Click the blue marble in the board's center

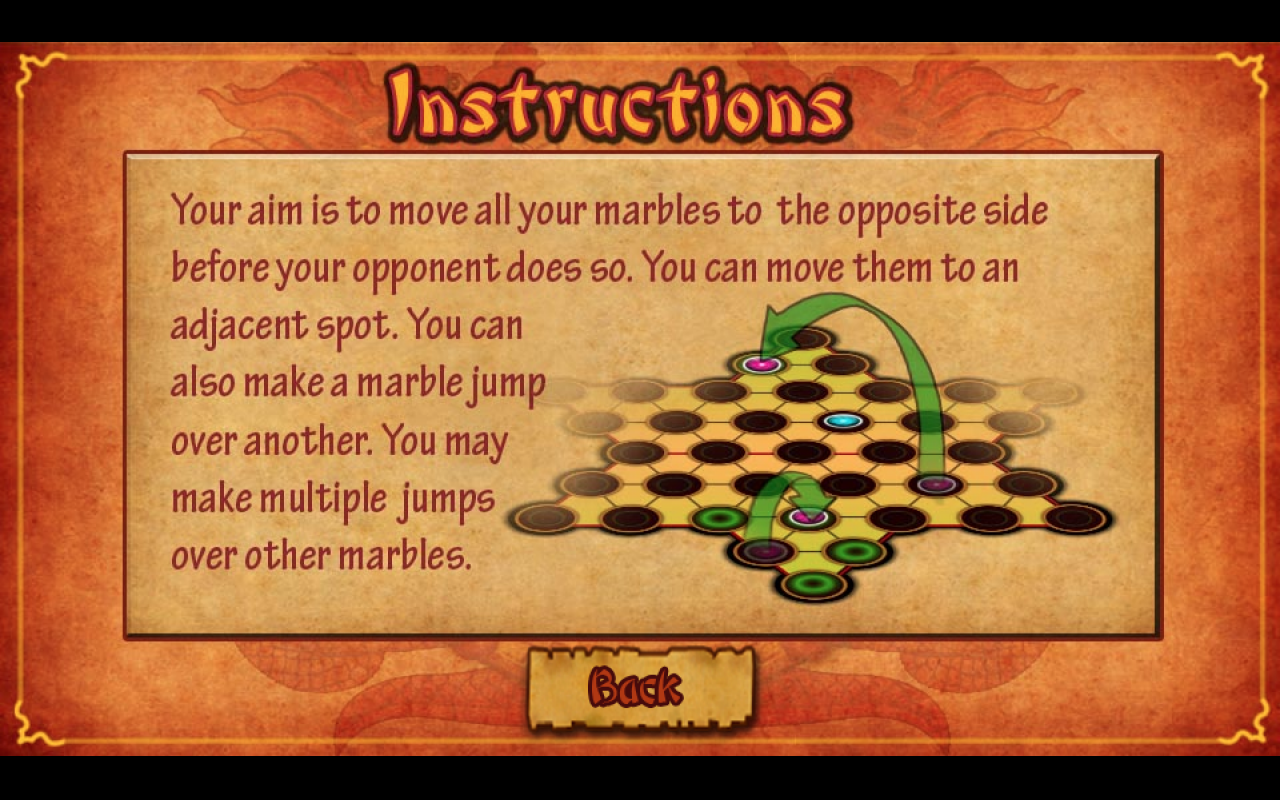pos(841,419)
